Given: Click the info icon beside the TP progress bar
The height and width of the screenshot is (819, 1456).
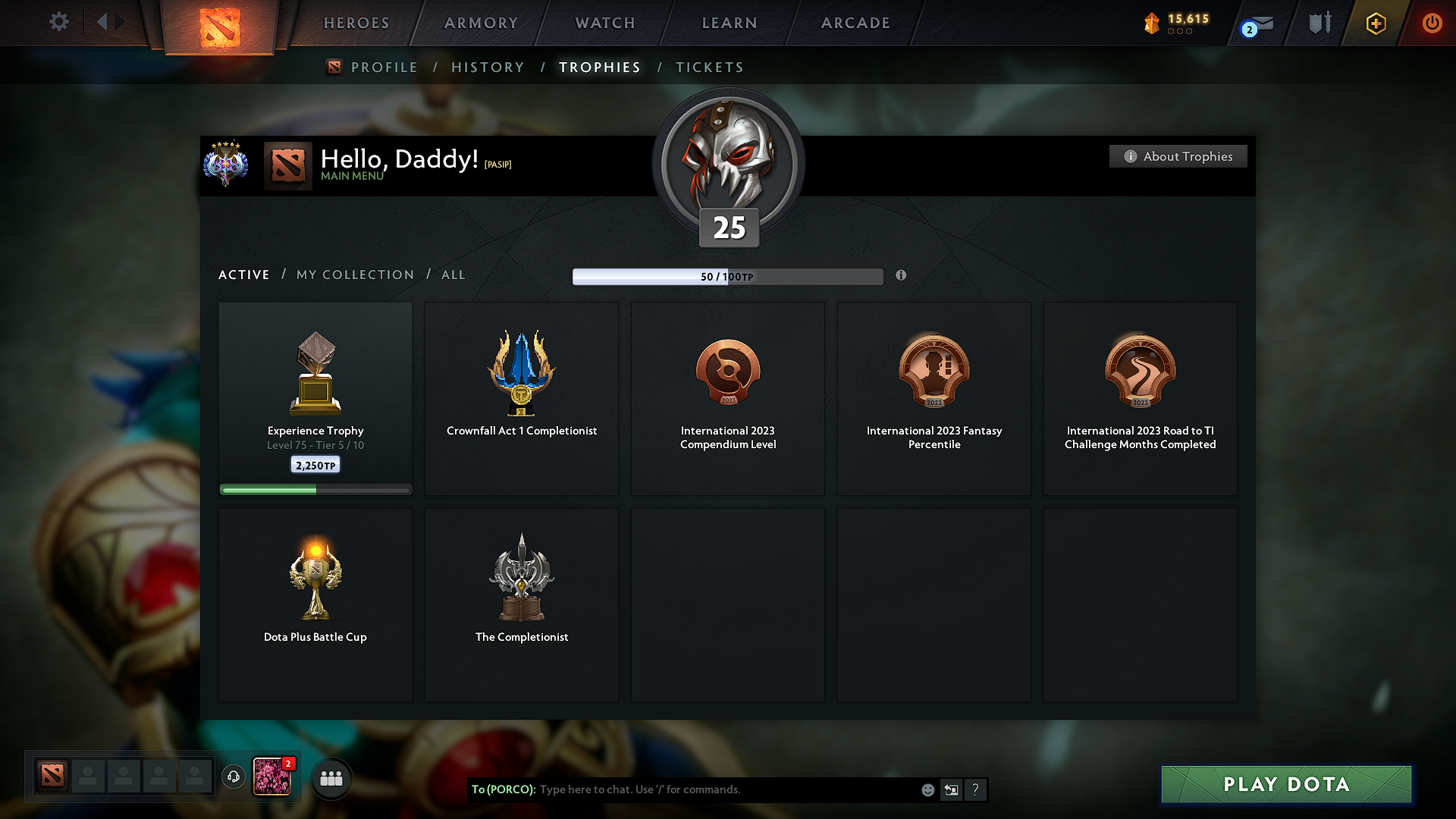Looking at the screenshot, I should tap(902, 276).
